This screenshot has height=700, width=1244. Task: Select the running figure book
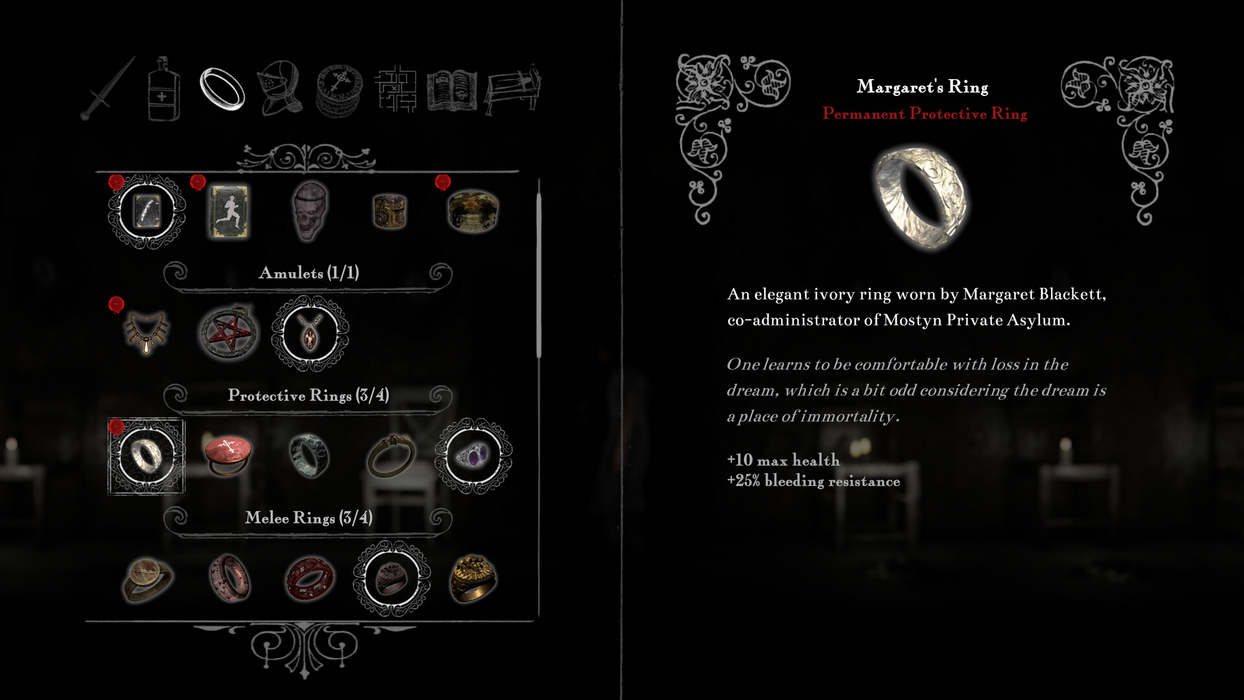tap(228, 211)
